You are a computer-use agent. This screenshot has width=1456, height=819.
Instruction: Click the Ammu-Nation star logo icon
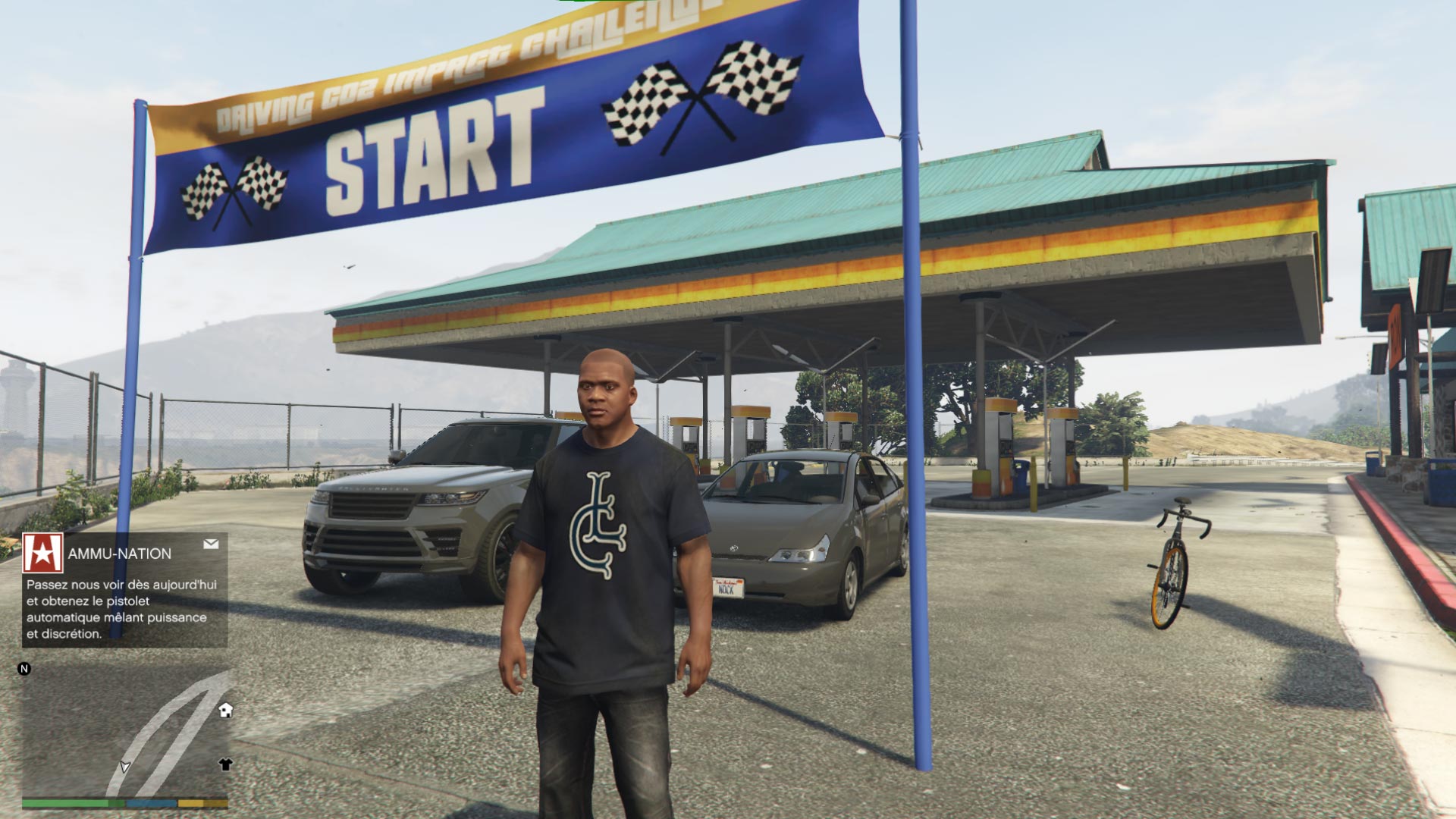(42, 553)
